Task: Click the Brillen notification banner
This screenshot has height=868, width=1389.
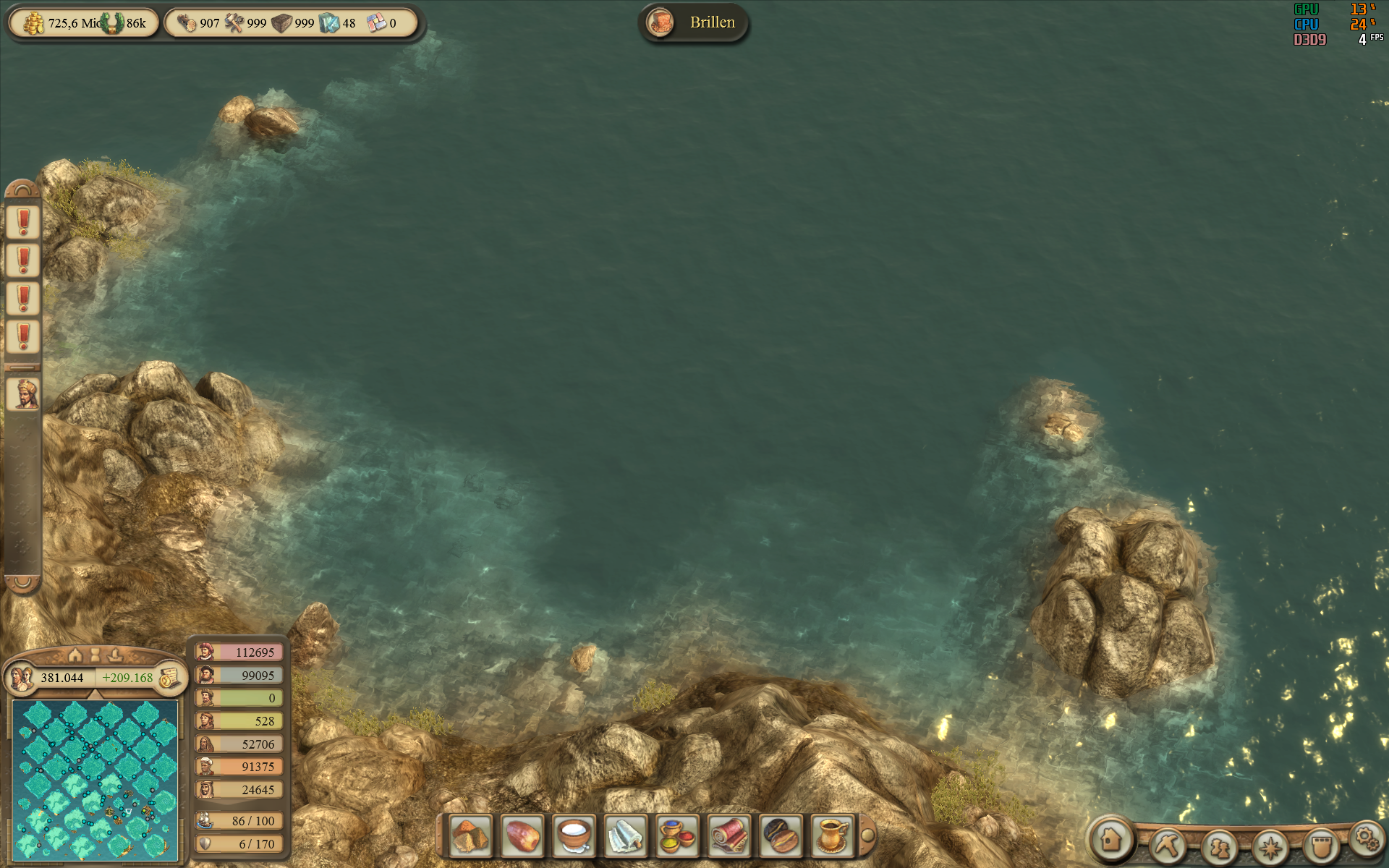Action: (x=694, y=22)
